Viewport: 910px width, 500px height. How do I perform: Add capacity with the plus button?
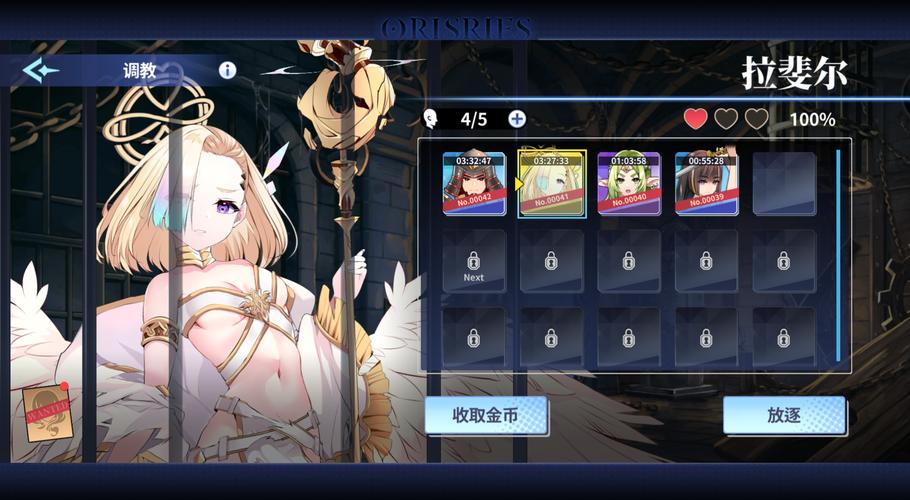517,119
